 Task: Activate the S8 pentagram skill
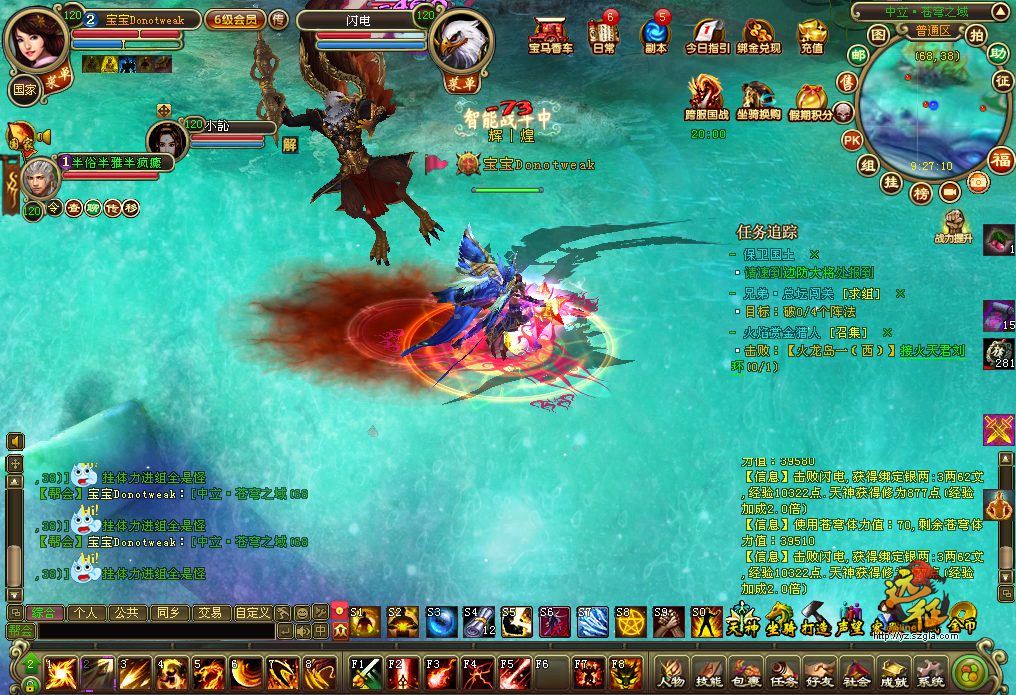coord(630,621)
